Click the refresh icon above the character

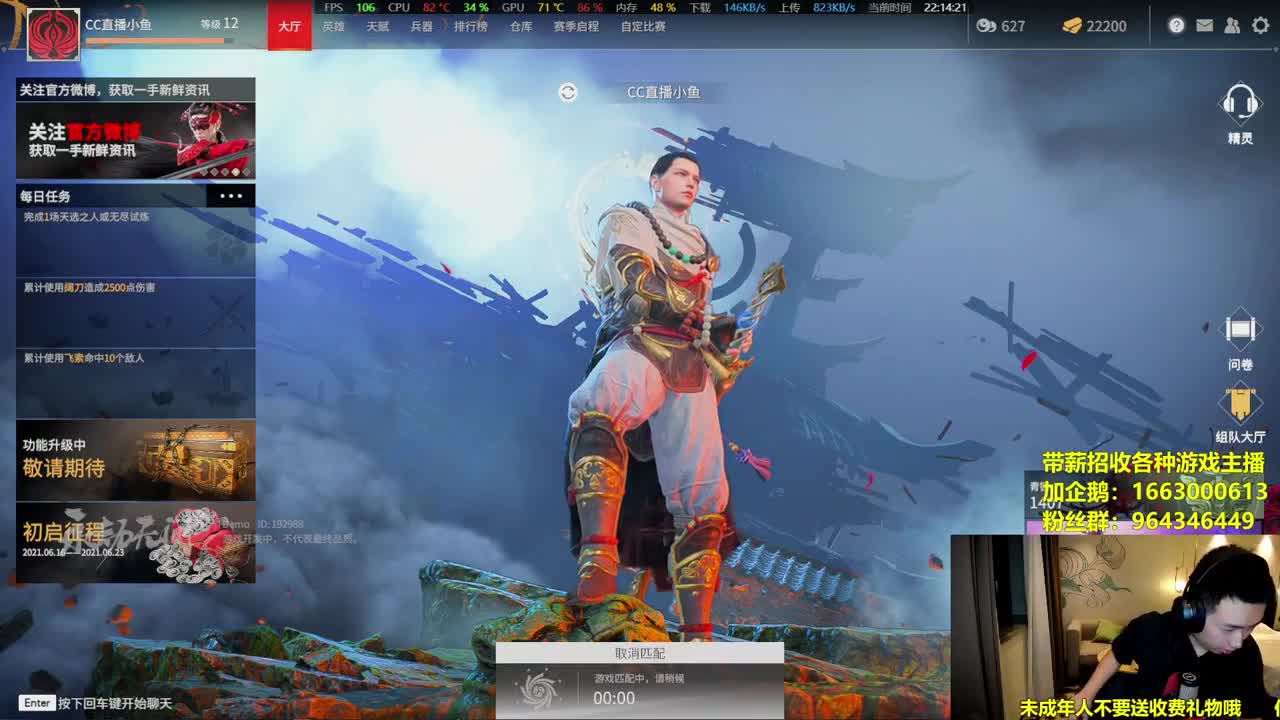tap(567, 91)
